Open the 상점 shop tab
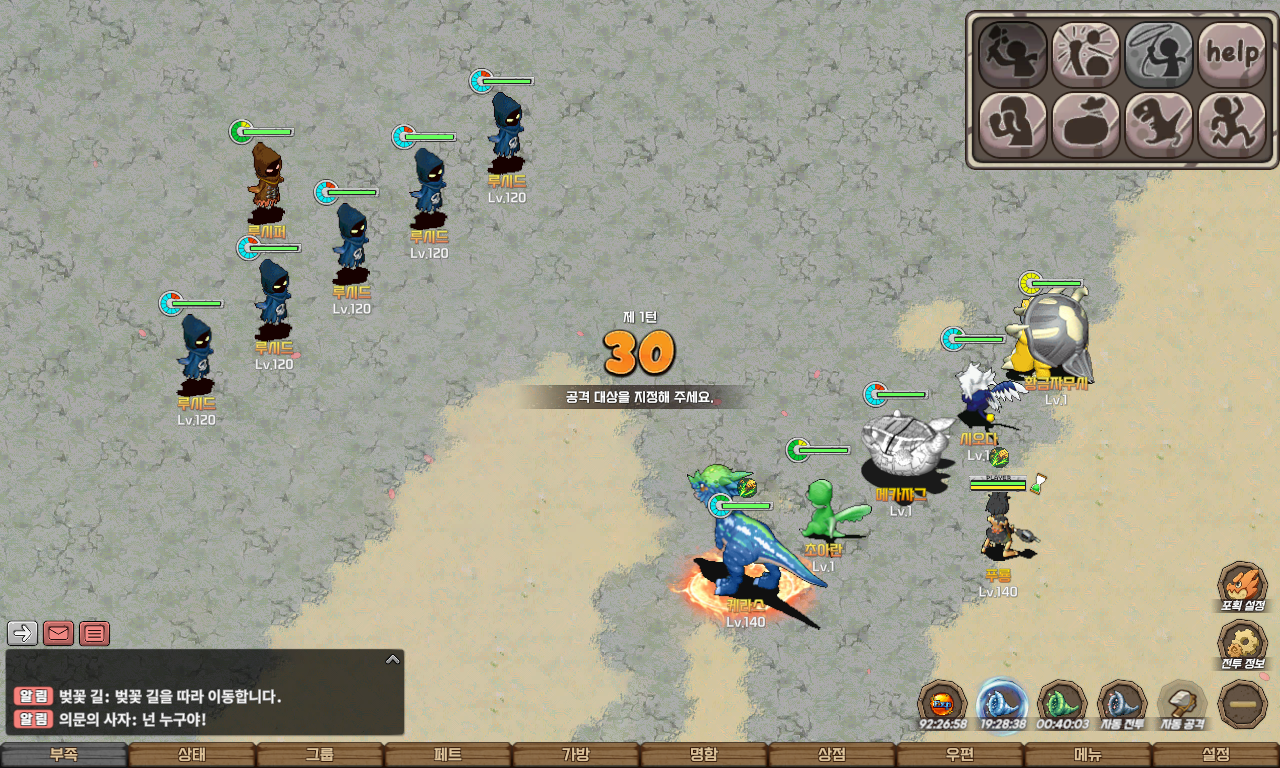 click(x=832, y=755)
